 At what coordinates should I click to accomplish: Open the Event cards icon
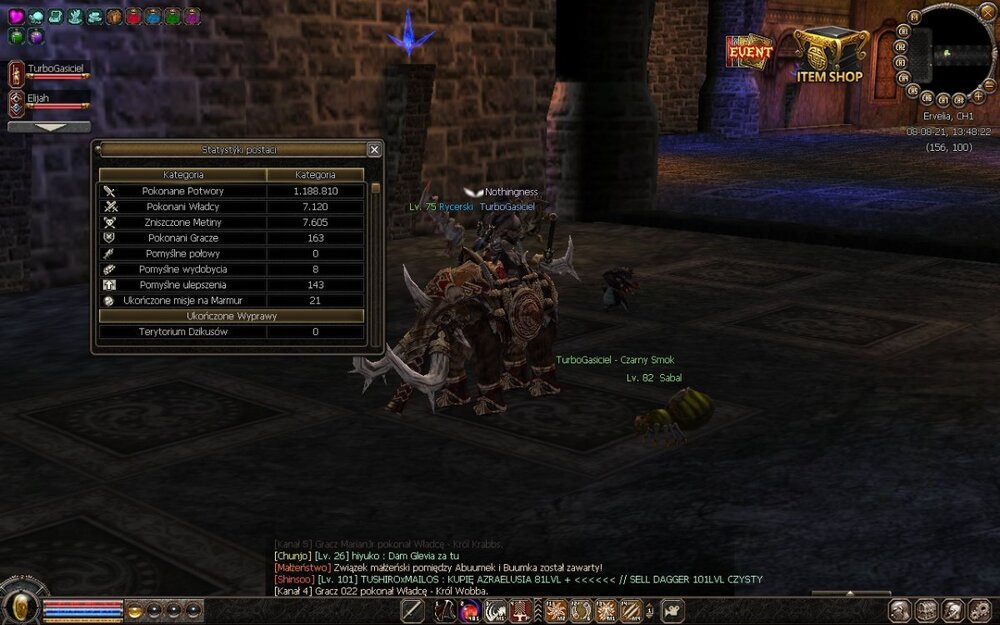[749, 52]
